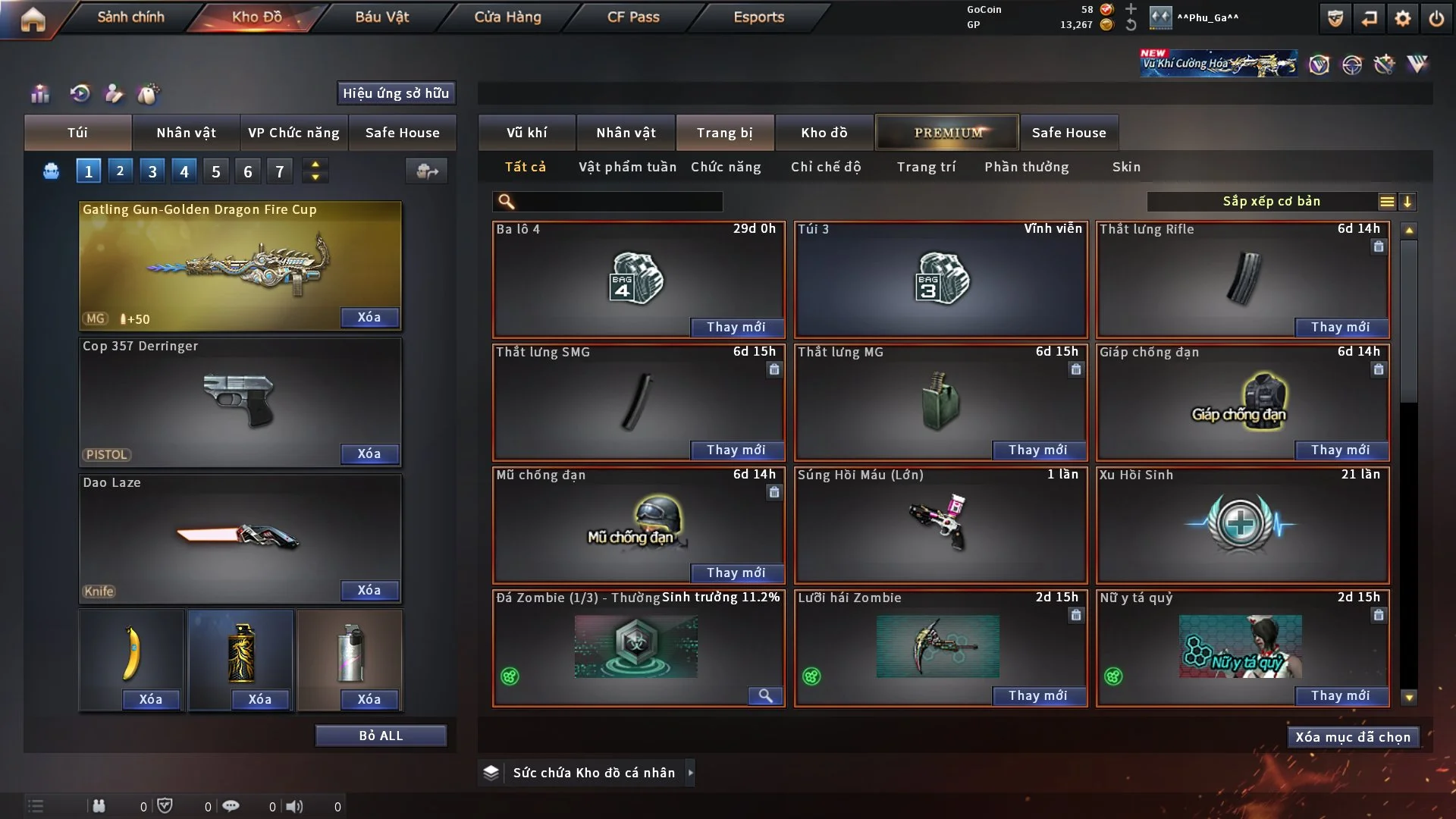Select bag number 3
Viewport: 1456px width, 819px height.
[152, 171]
